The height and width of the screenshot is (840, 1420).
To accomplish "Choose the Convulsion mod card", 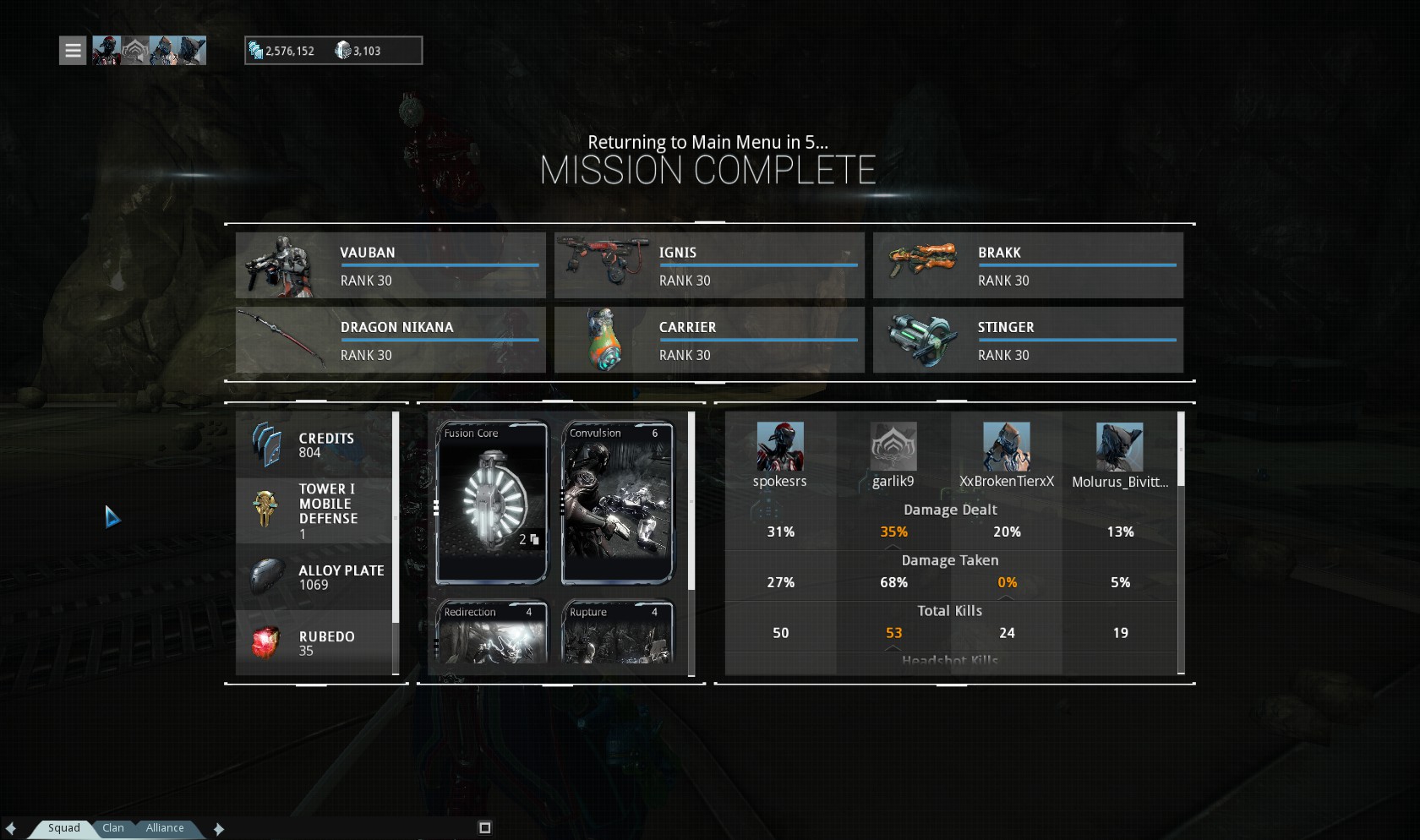I will [617, 503].
